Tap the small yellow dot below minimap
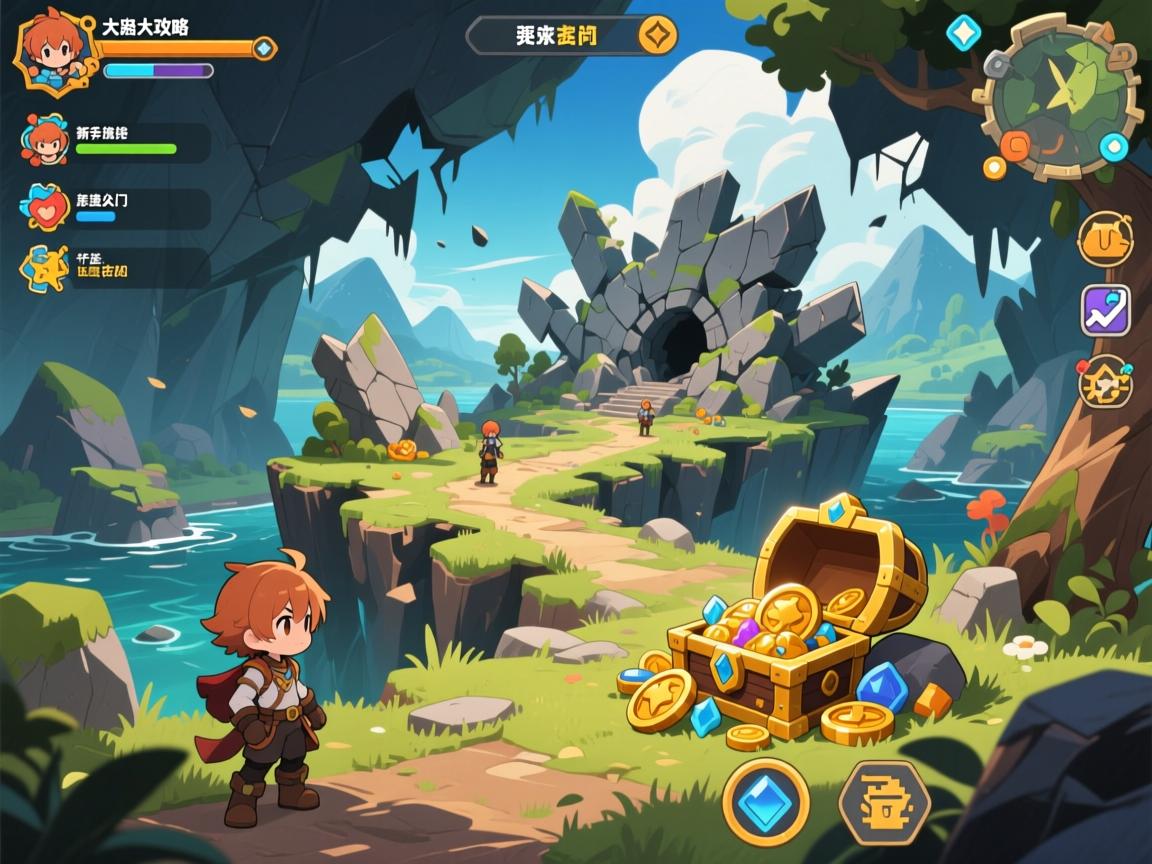This screenshot has height=864, width=1152. click(994, 167)
